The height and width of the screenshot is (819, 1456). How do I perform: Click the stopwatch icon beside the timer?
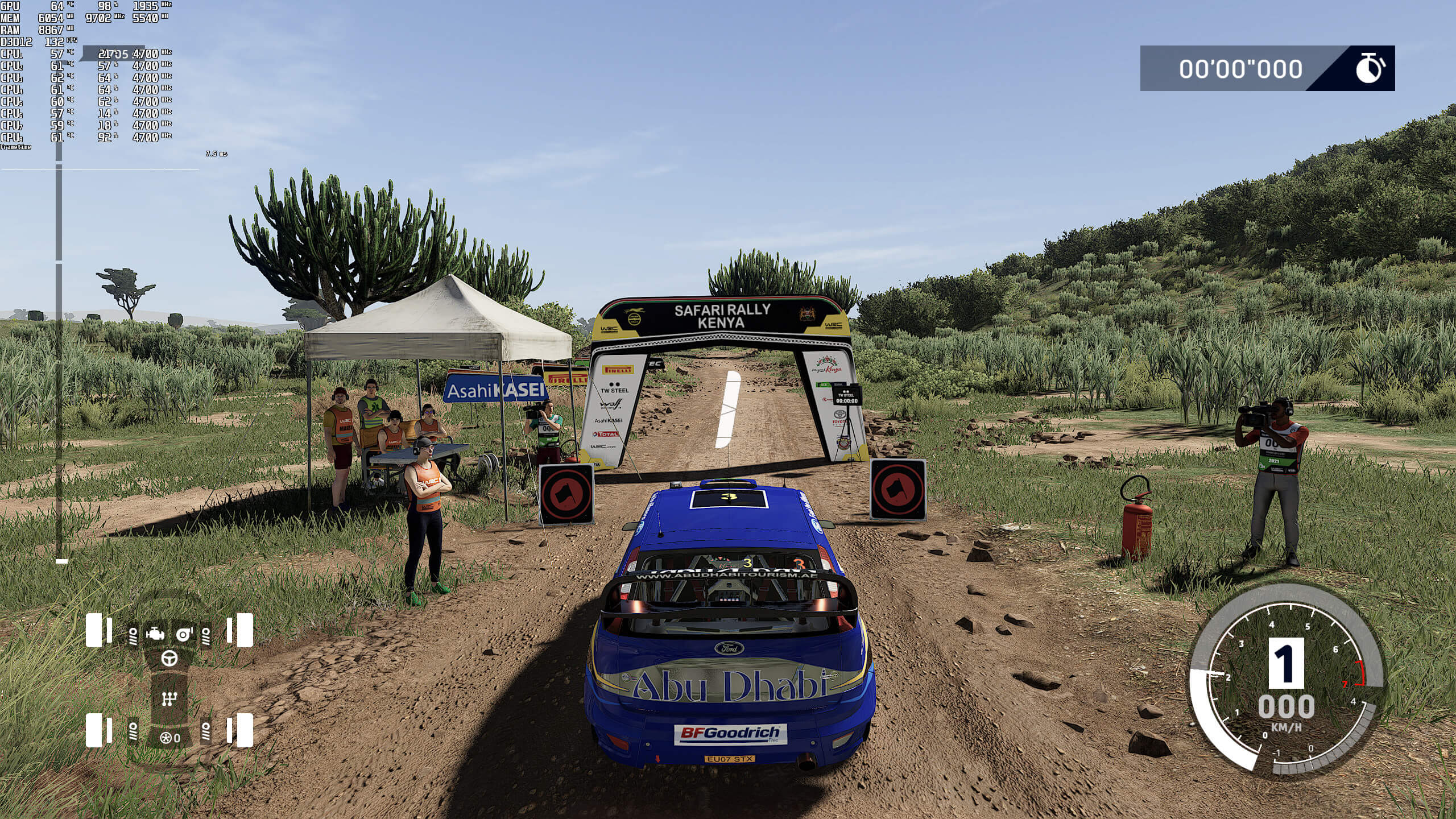coord(1370,69)
